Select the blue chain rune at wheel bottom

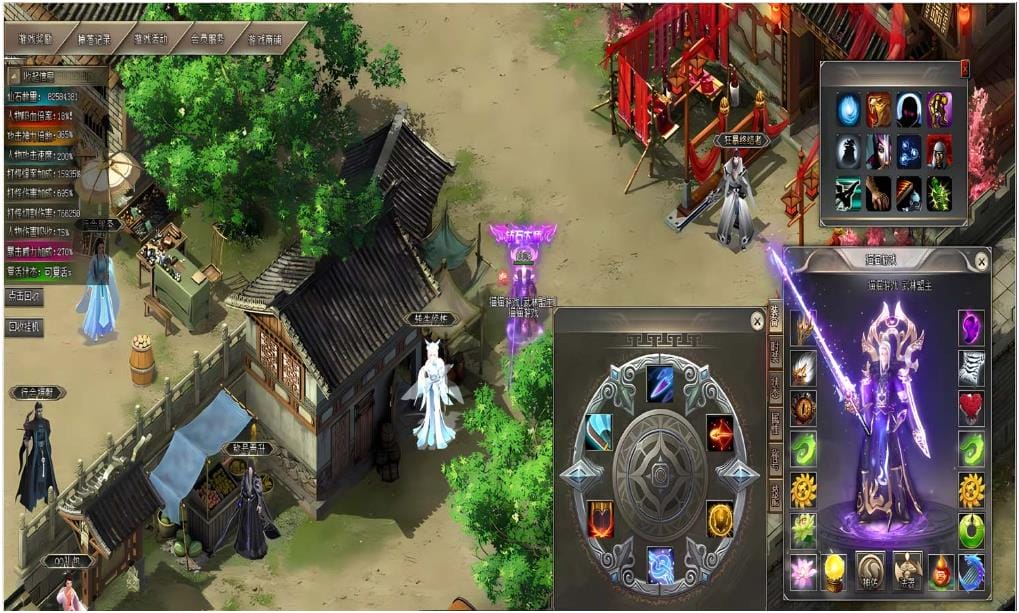coord(659,564)
